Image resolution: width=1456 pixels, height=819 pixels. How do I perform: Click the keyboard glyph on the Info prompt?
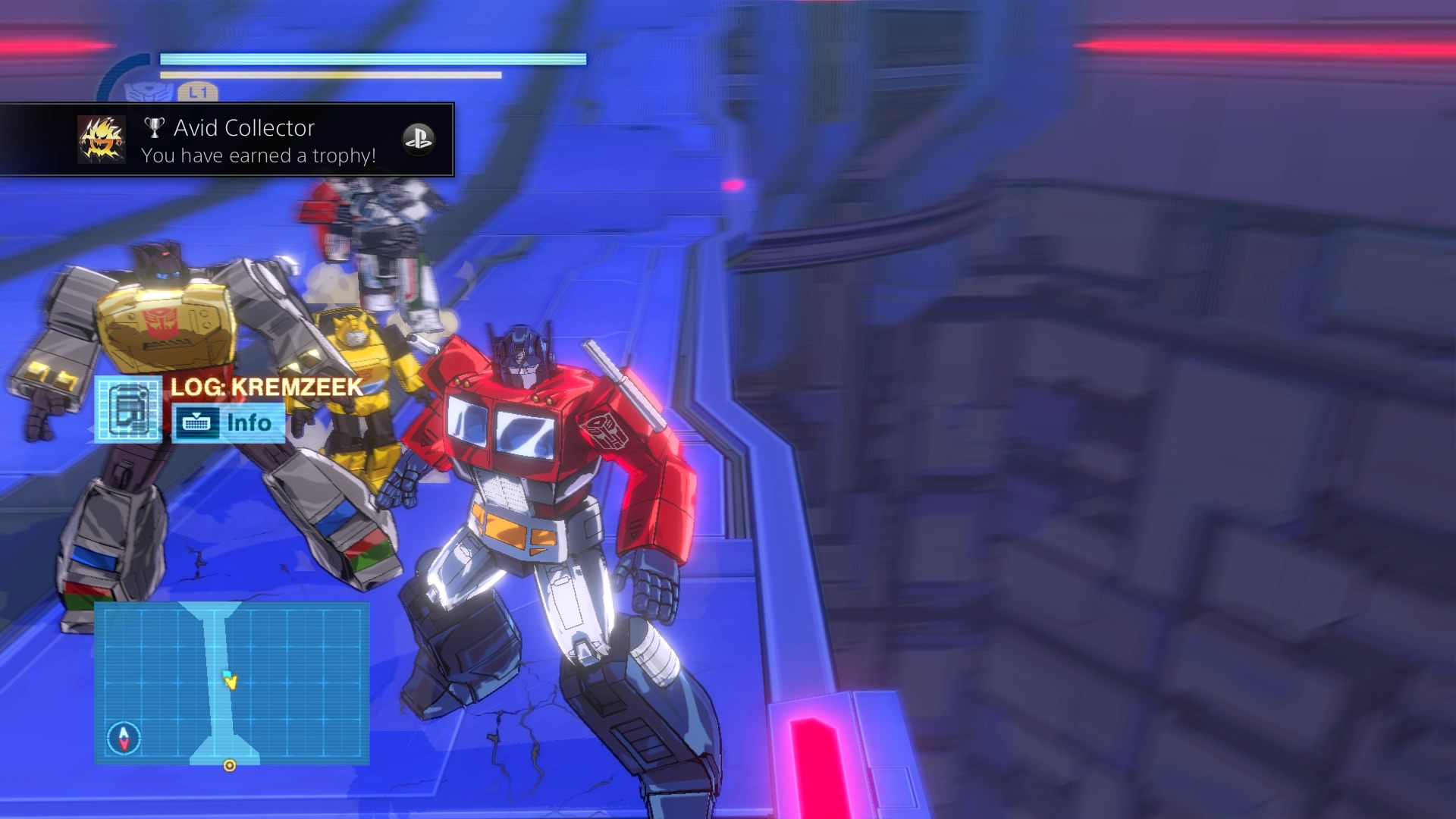[197, 423]
